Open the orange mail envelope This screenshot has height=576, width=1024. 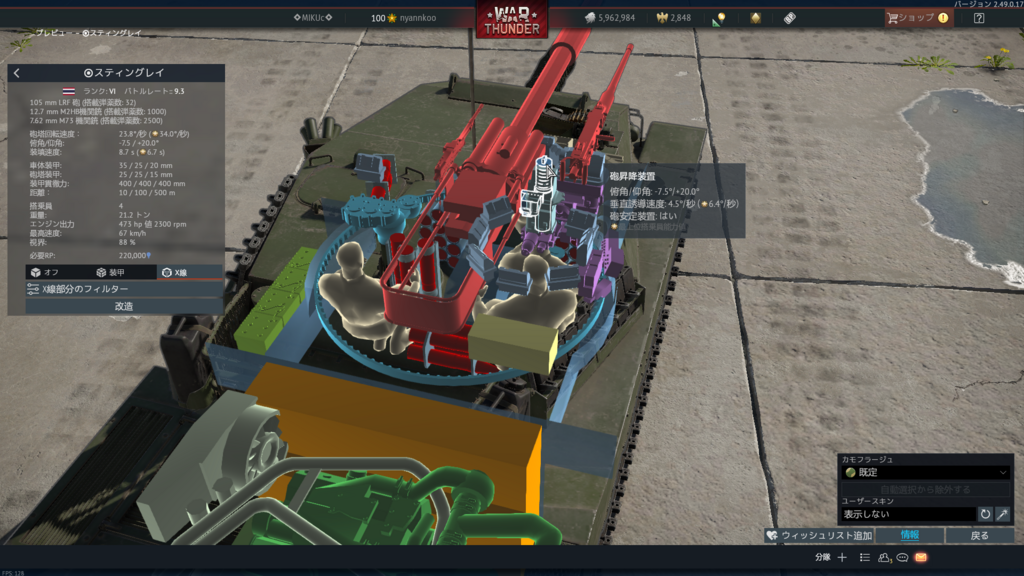pyautogui.click(x=921, y=557)
